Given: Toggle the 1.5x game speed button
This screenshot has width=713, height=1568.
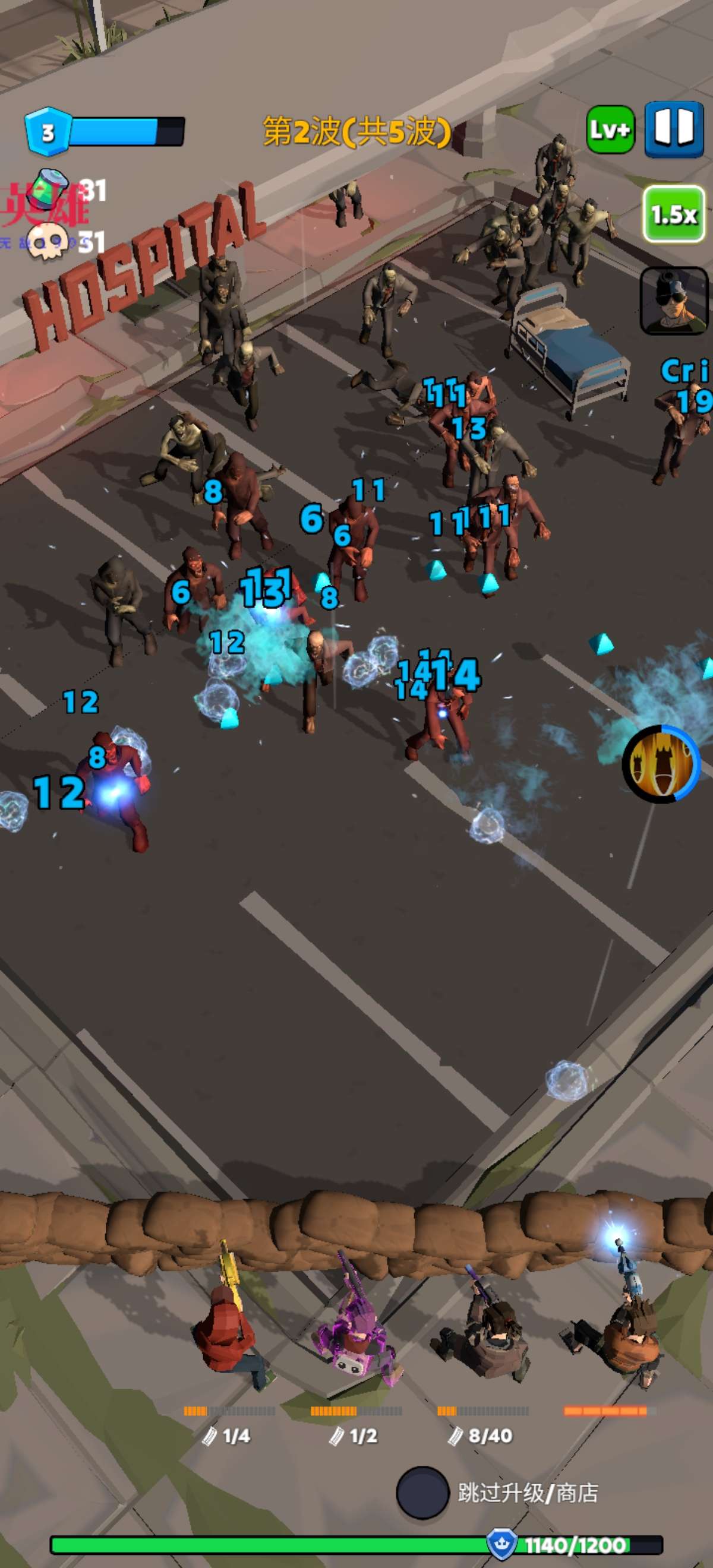Looking at the screenshot, I should pos(673,214).
